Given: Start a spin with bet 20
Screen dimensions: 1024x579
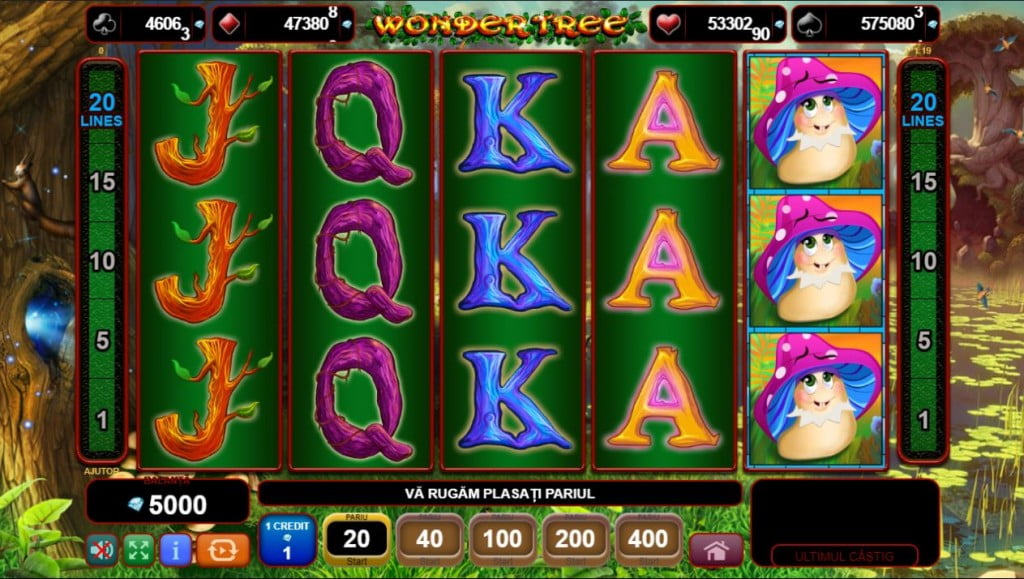Looking at the screenshot, I should click(357, 540).
